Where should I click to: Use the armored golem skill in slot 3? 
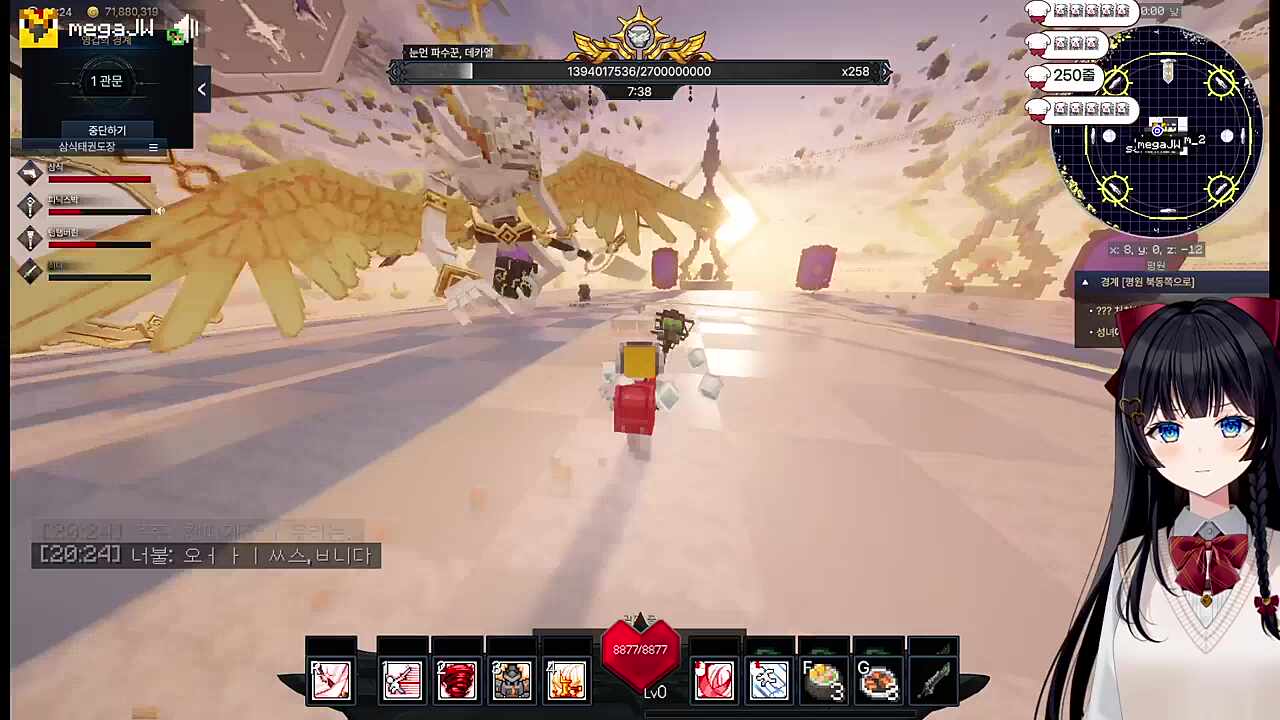click(511, 680)
